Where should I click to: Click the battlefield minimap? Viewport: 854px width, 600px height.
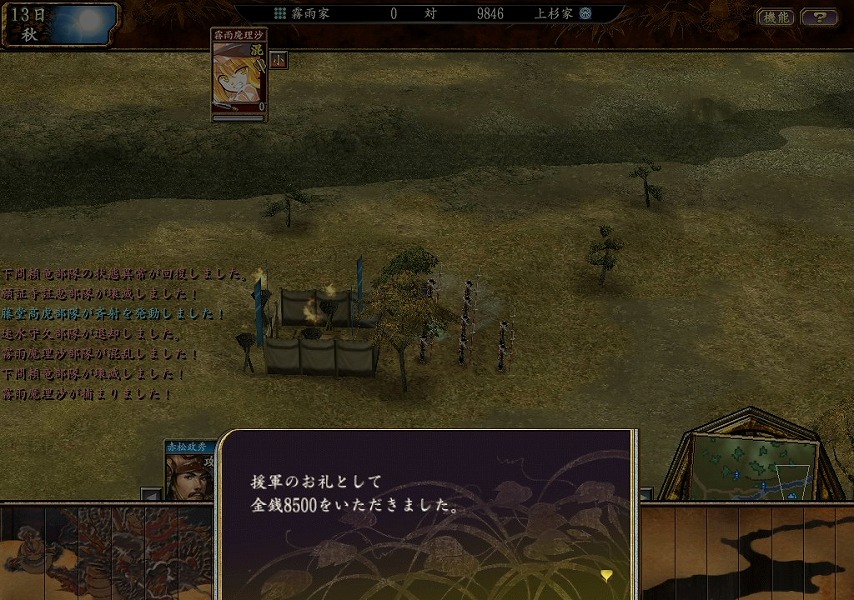click(x=754, y=466)
